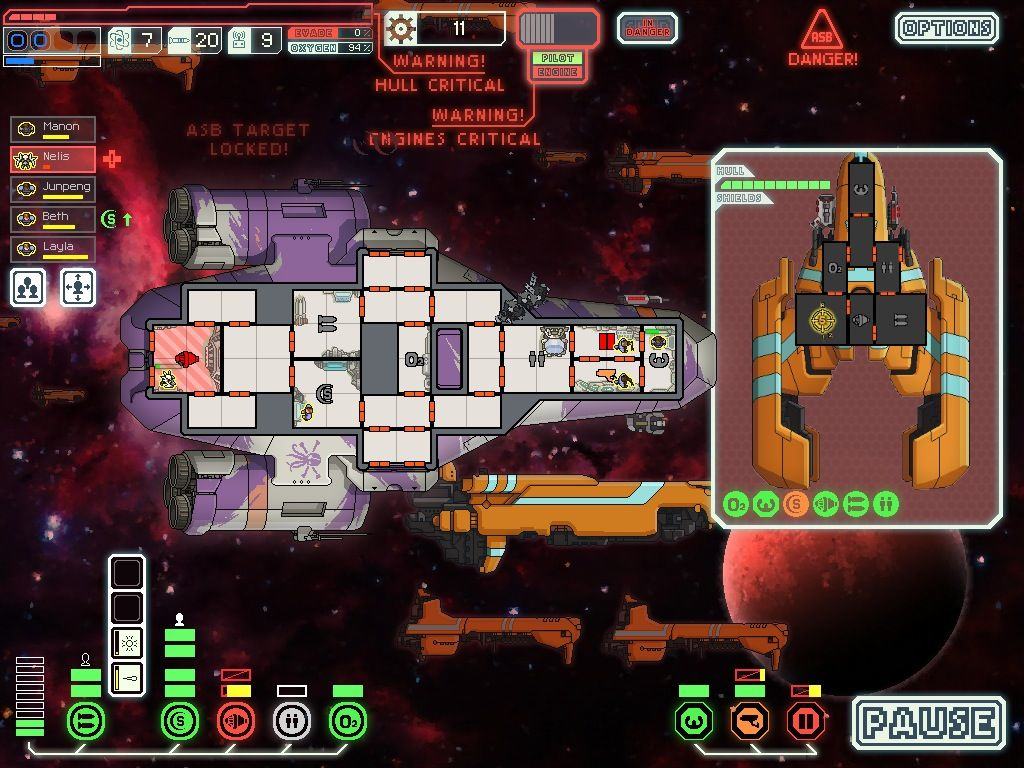1024x768 pixels.
Task: Click the three-crew silhouettes button
Action: pos(29,287)
